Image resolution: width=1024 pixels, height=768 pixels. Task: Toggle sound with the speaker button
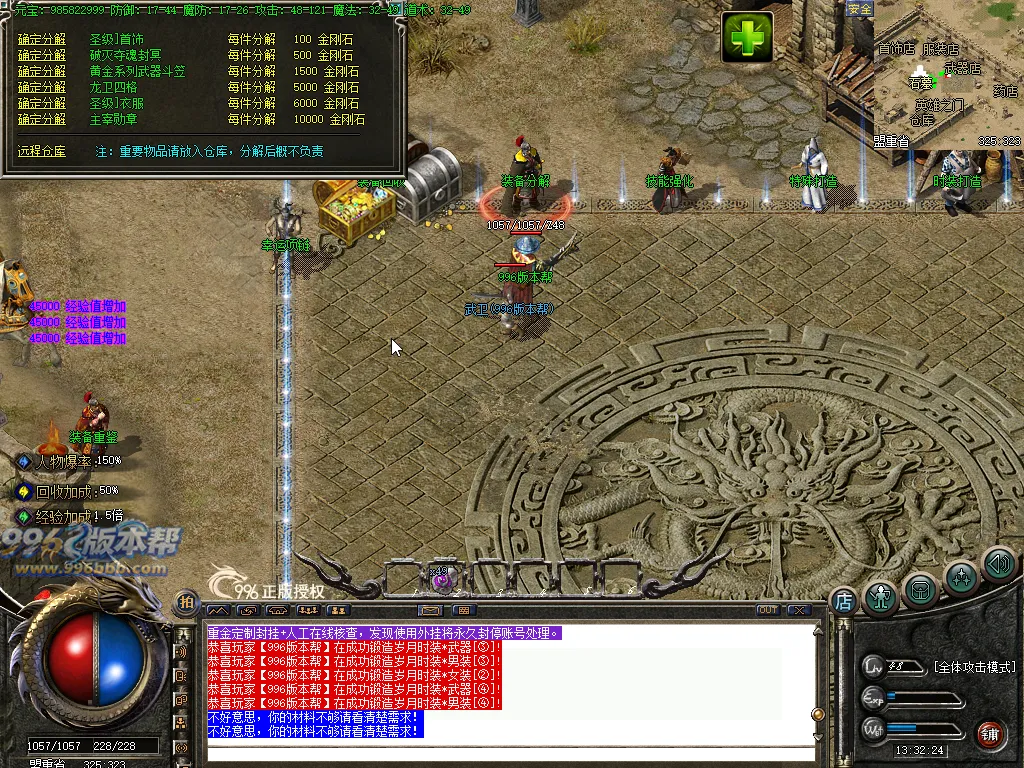[998, 565]
